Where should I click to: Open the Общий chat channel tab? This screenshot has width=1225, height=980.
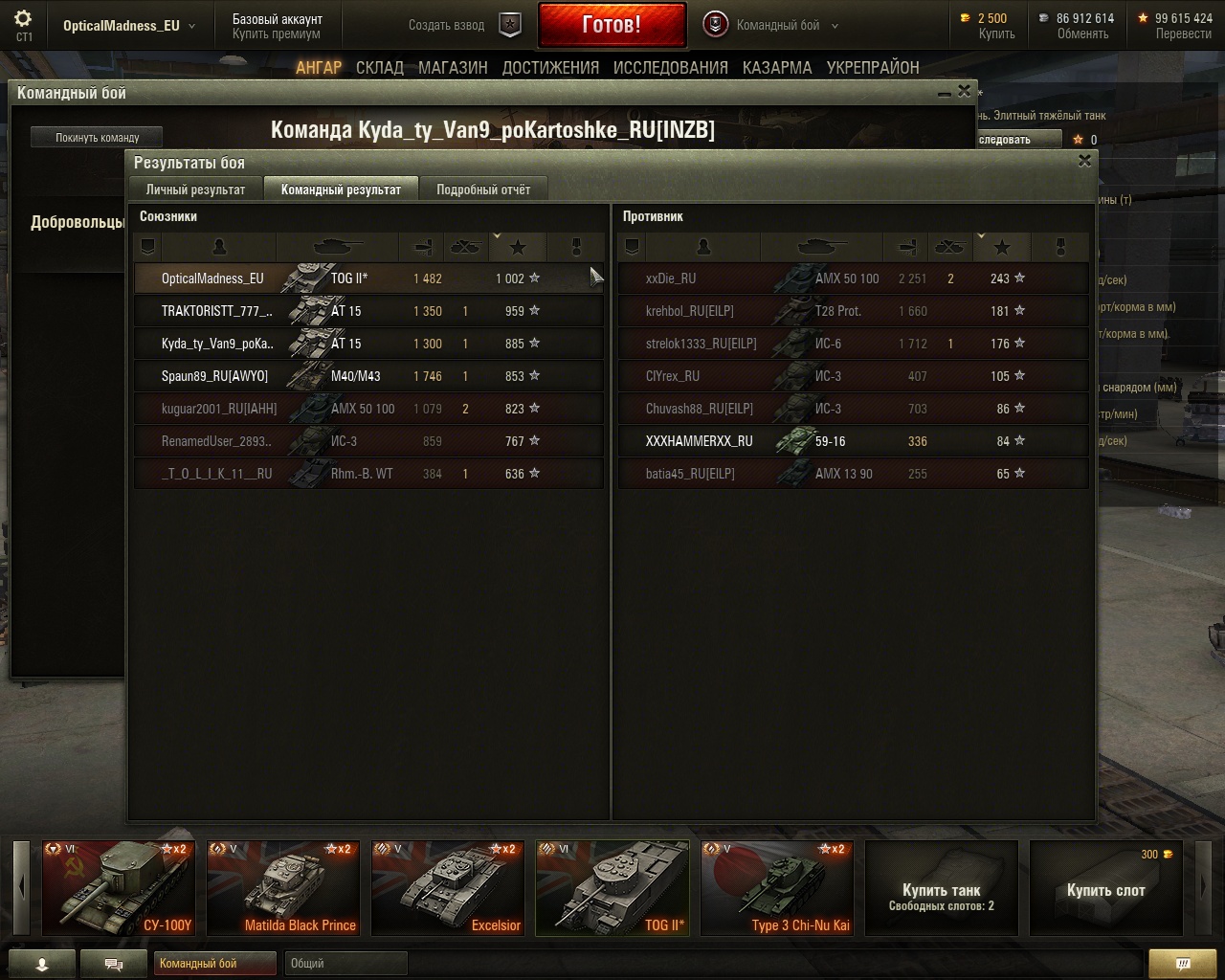pos(345,963)
